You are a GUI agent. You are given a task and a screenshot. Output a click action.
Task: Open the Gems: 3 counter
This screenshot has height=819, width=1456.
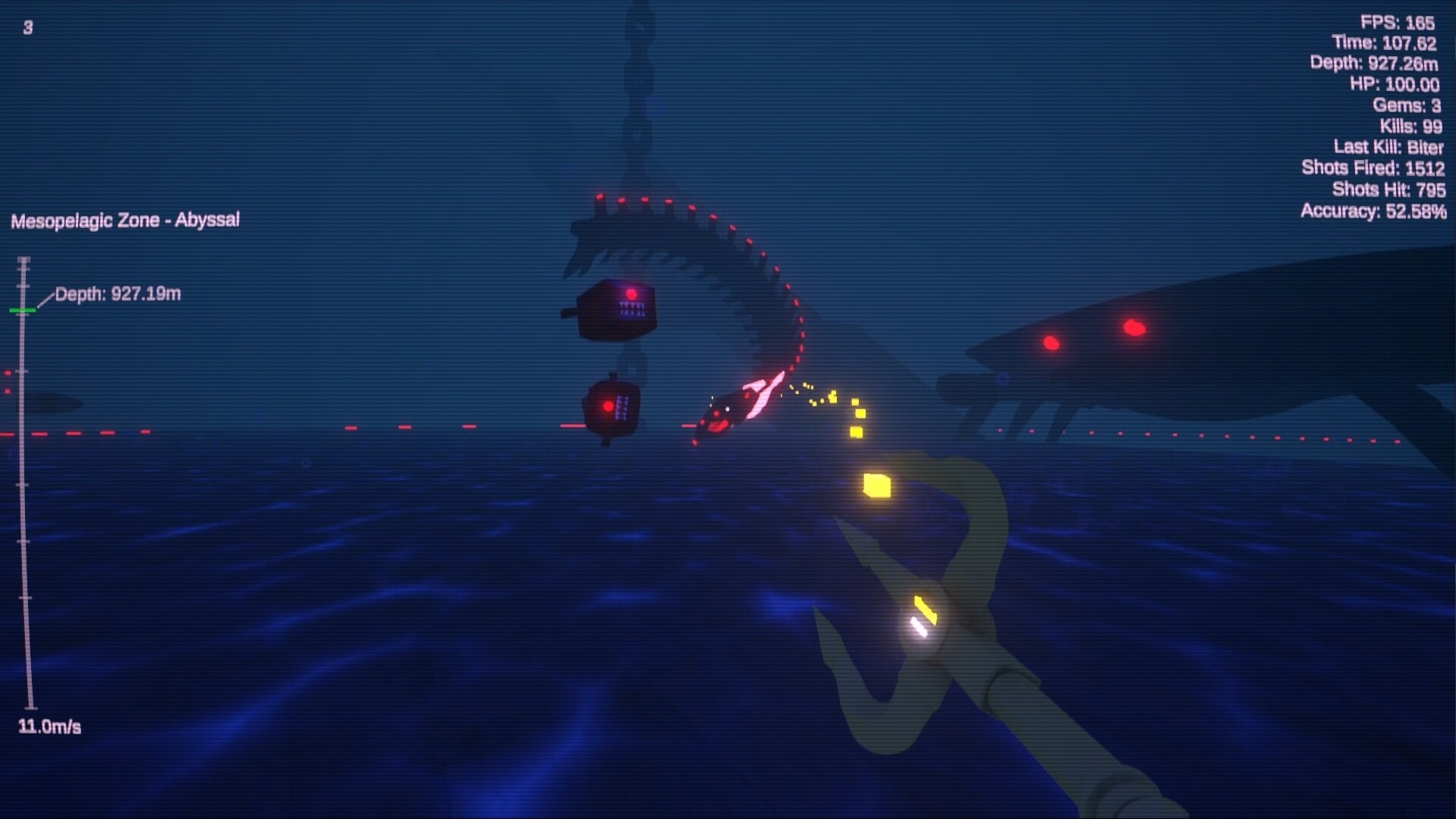click(x=1408, y=105)
